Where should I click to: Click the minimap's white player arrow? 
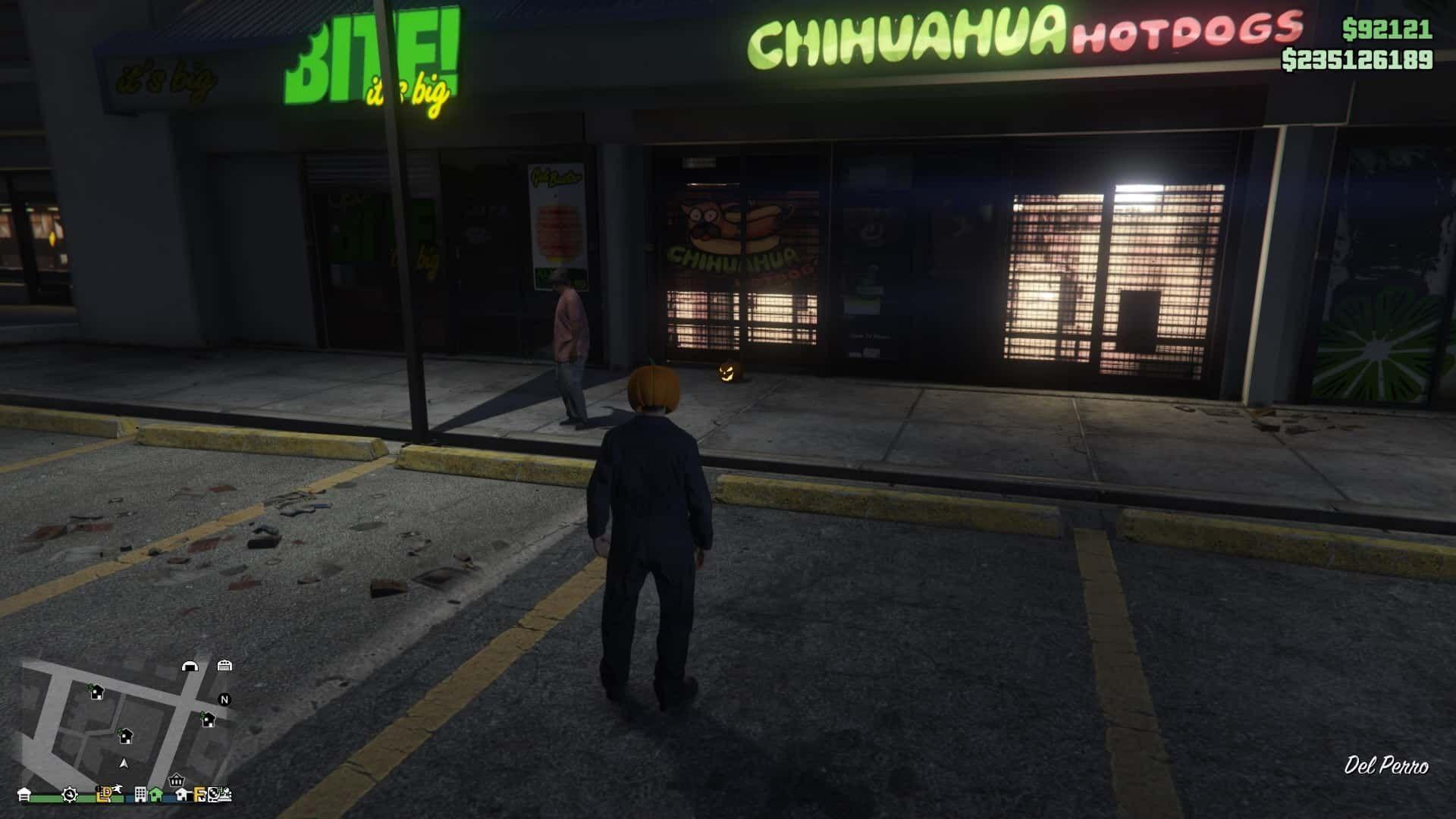click(x=124, y=763)
